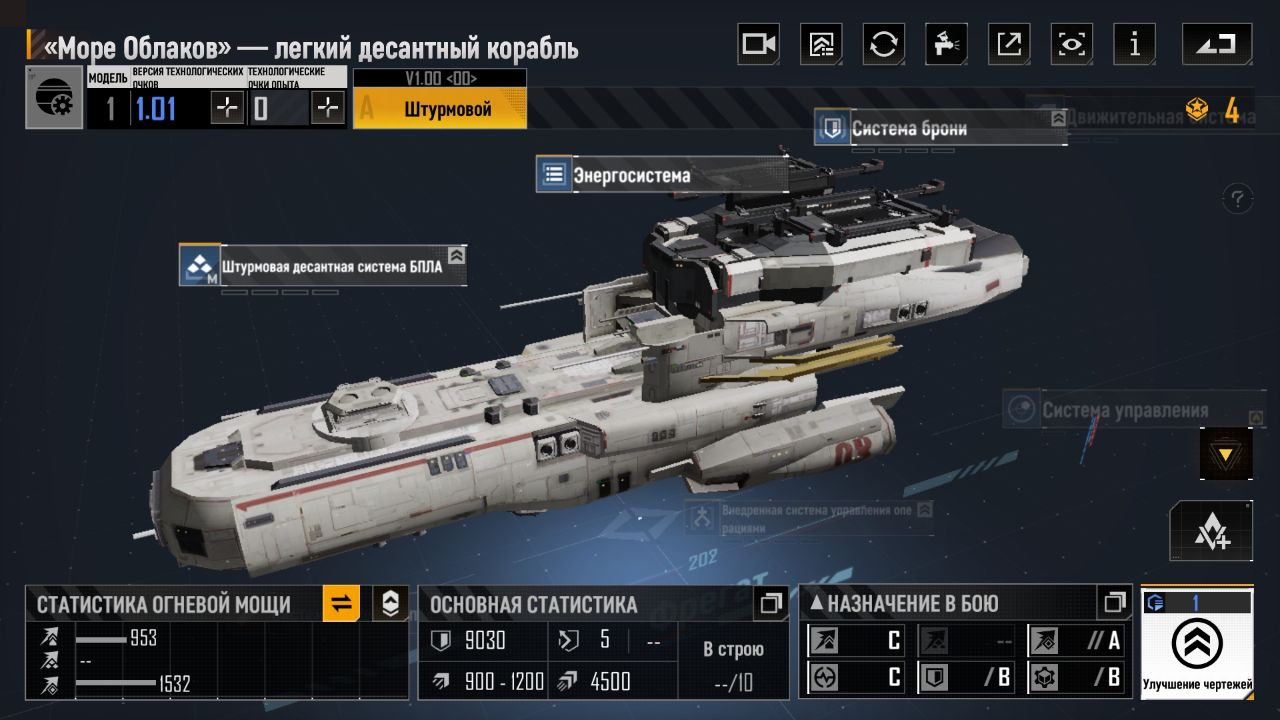Expand the Назначение в бою panel
This screenshot has height=720, width=1280.
pos(1114,603)
